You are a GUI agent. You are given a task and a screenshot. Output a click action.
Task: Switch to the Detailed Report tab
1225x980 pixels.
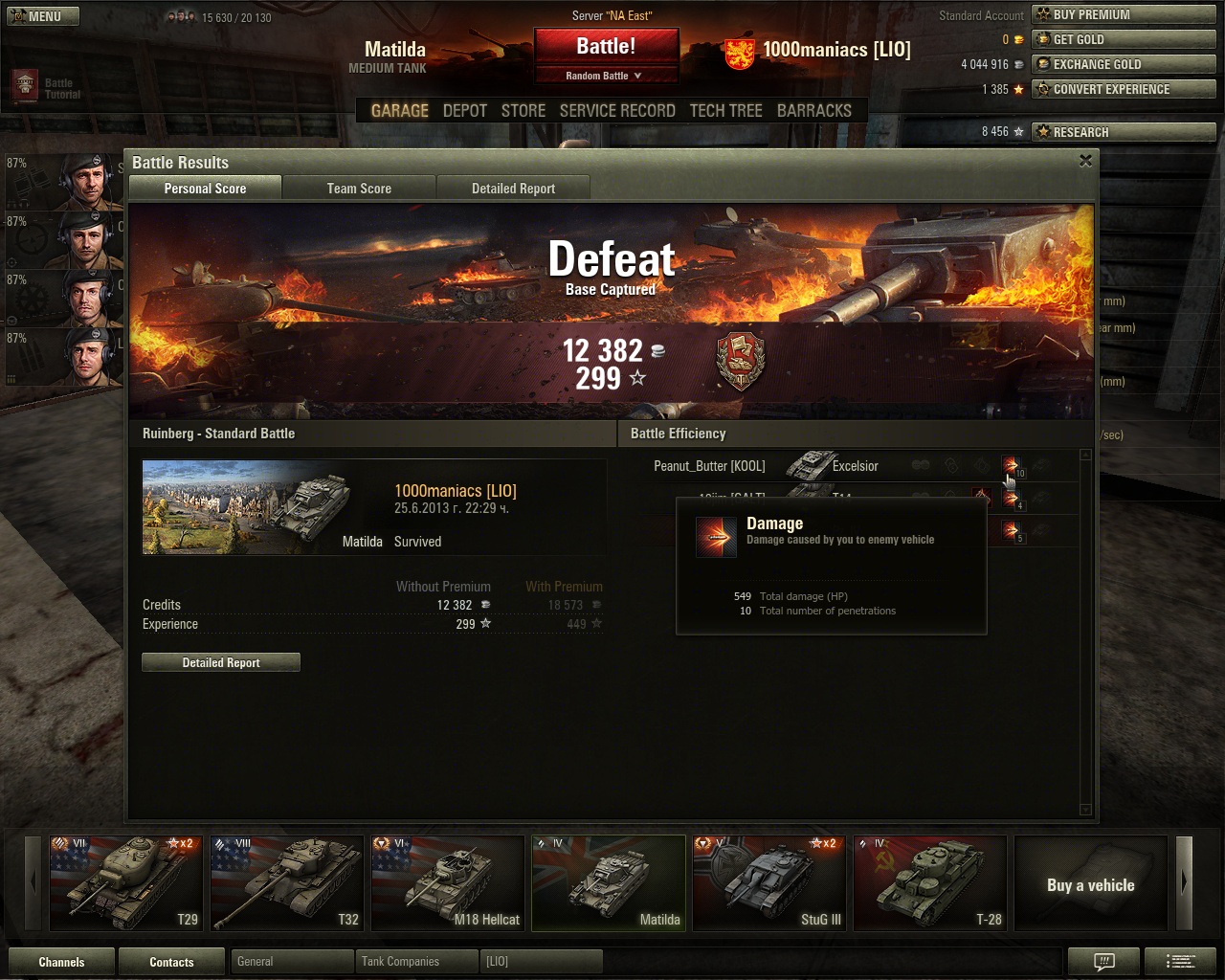513,189
